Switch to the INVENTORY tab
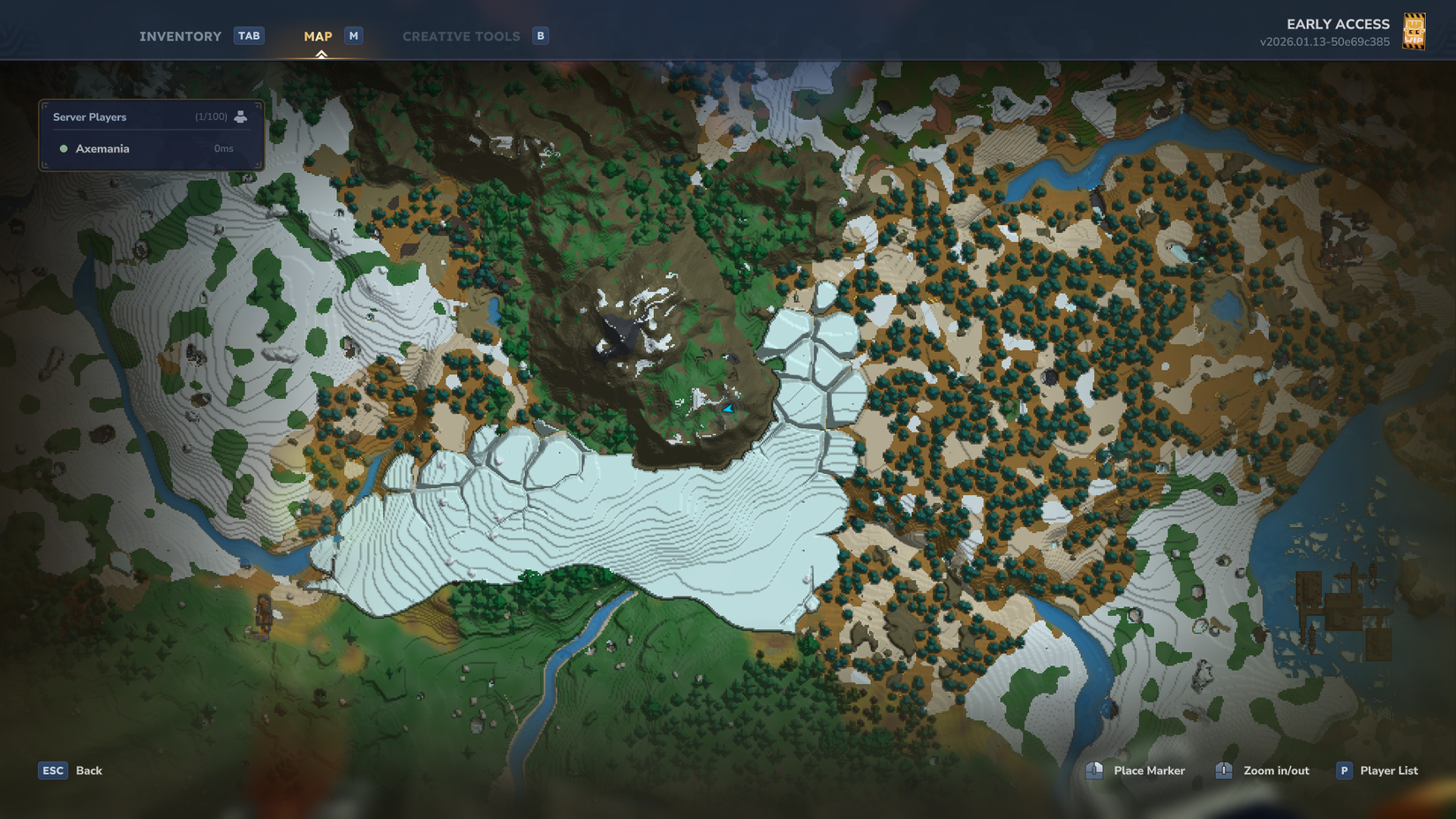 (x=180, y=35)
